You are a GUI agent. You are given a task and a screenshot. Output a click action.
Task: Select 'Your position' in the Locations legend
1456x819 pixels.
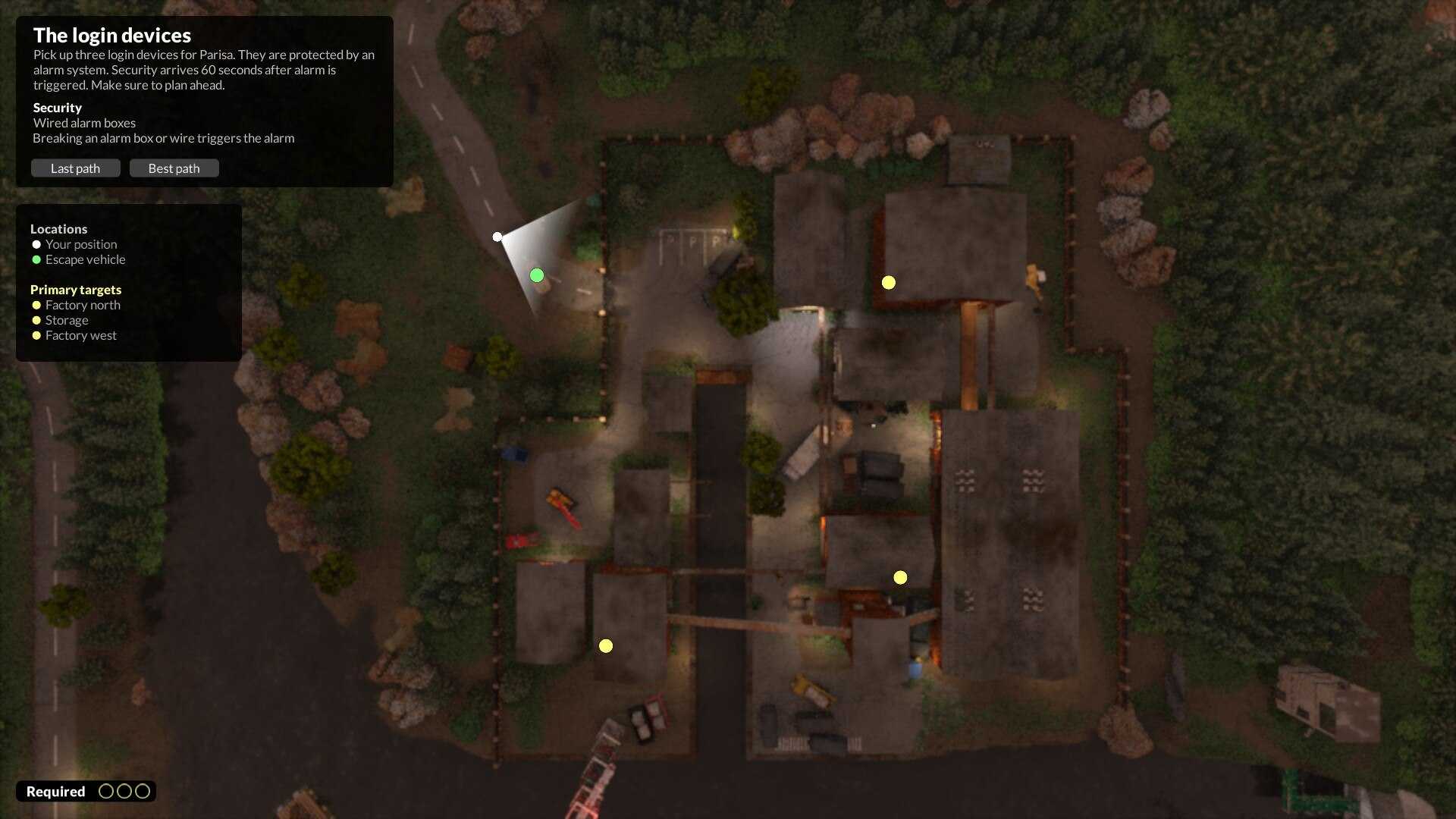[x=80, y=244]
